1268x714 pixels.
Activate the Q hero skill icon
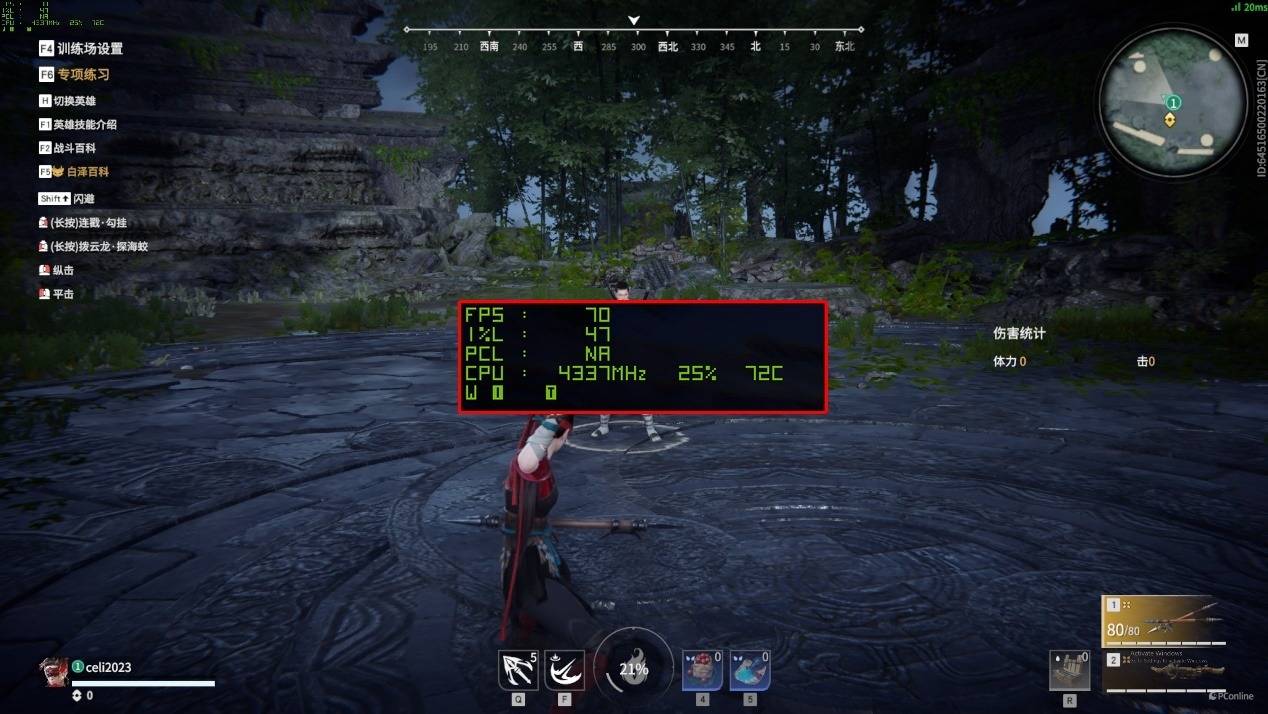click(518, 670)
